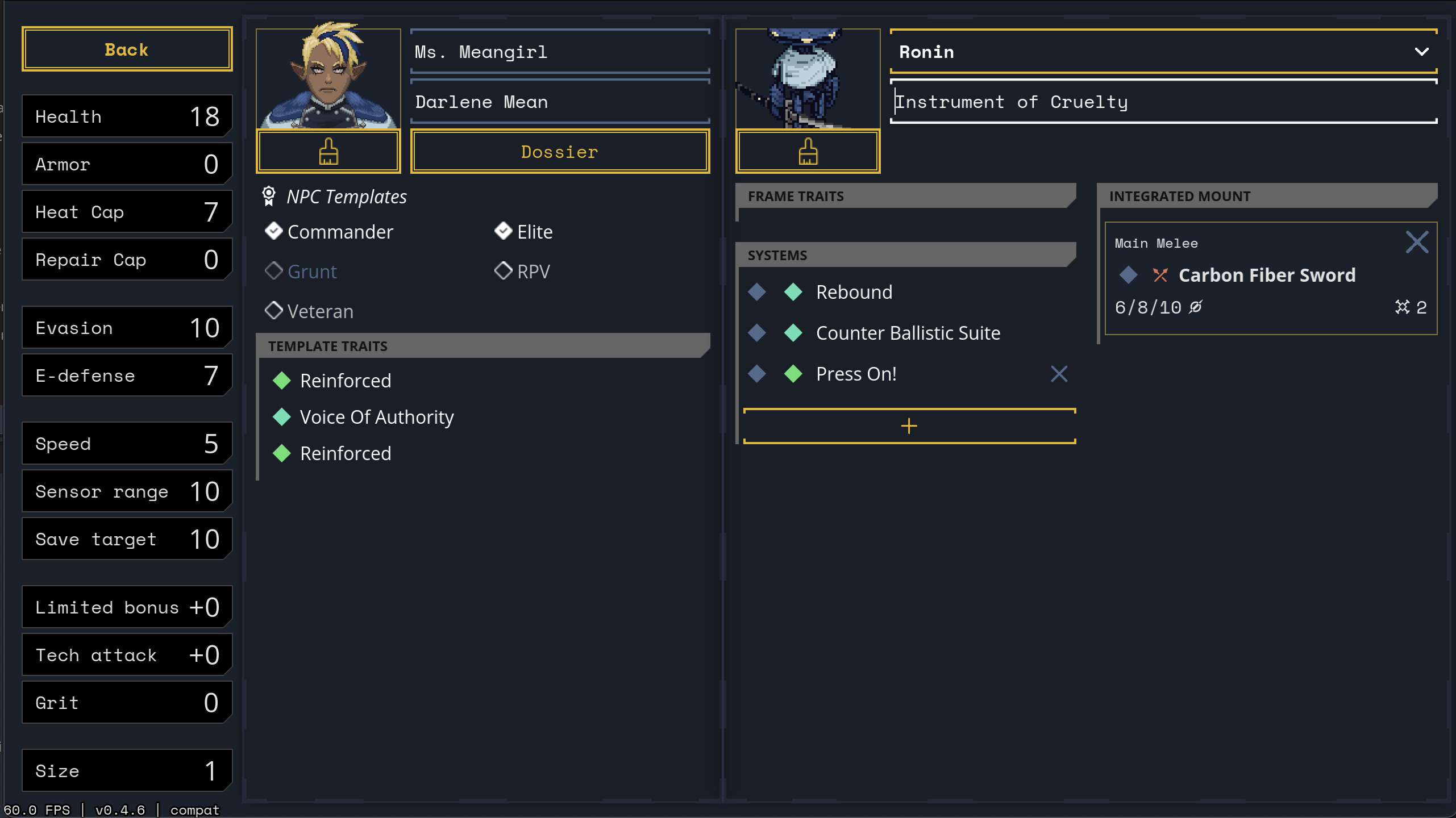1456x818 pixels.
Task: Click the green diamond beside Voice Of Authority
Action: pyautogui.click(x=282, y=416)
